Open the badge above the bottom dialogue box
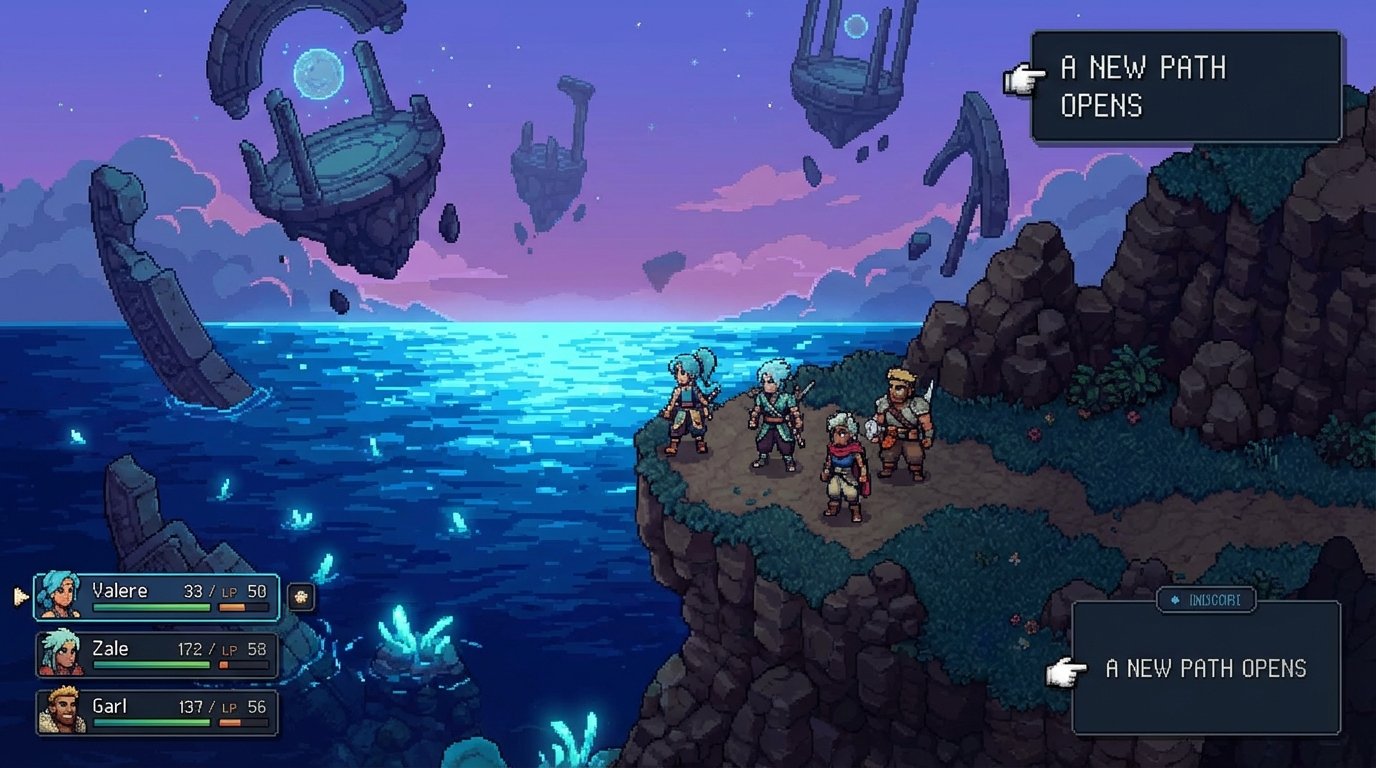 [x=1206, y=599]
